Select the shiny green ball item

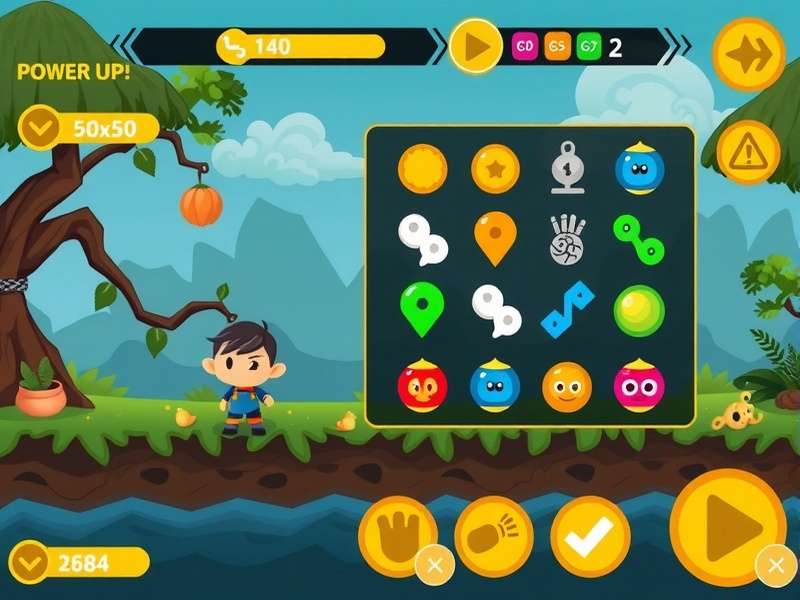coord(639,310)
